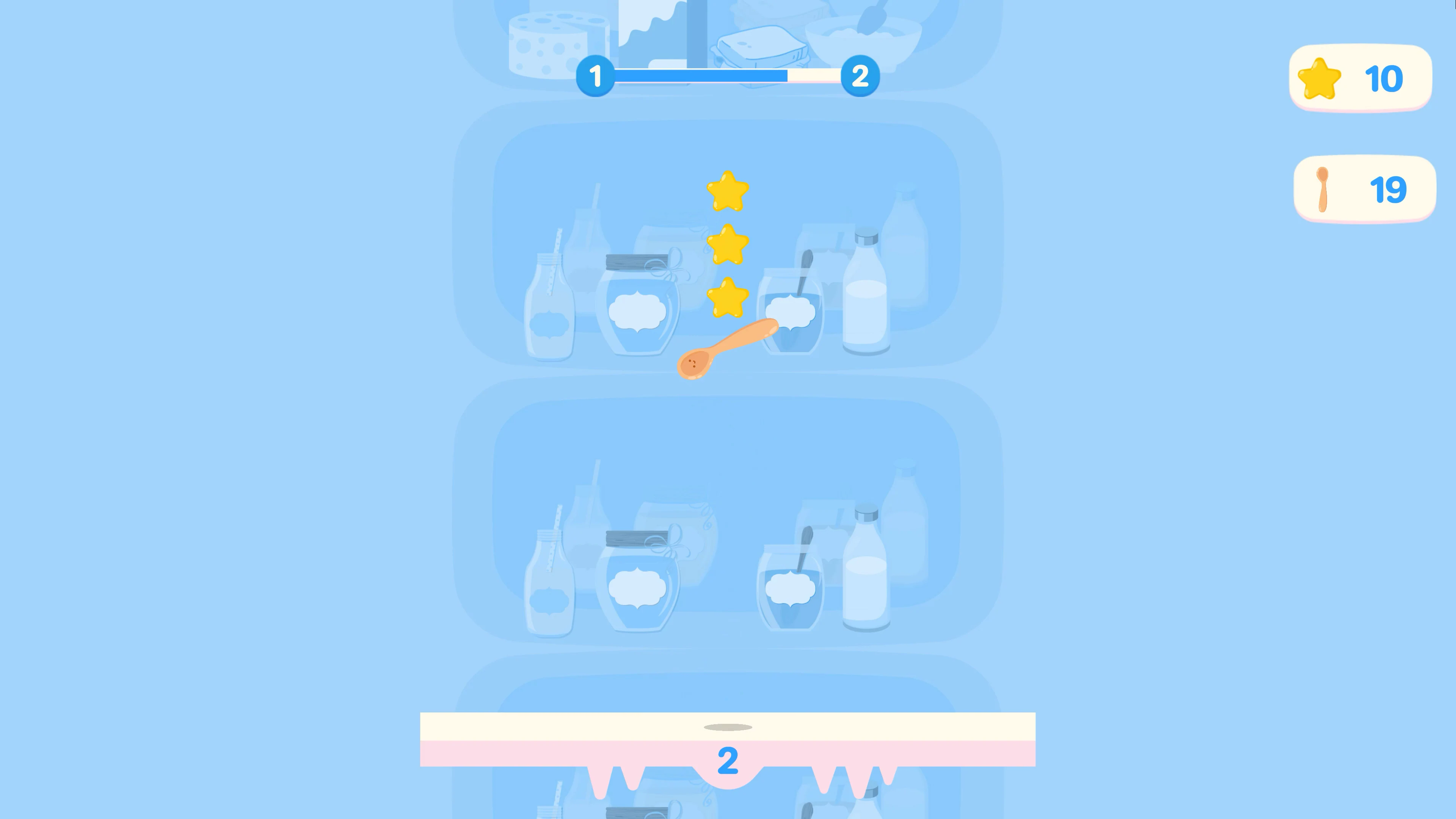Collect the lowest yellow star
Screen dimensions: 1456x819
[728, 297]
